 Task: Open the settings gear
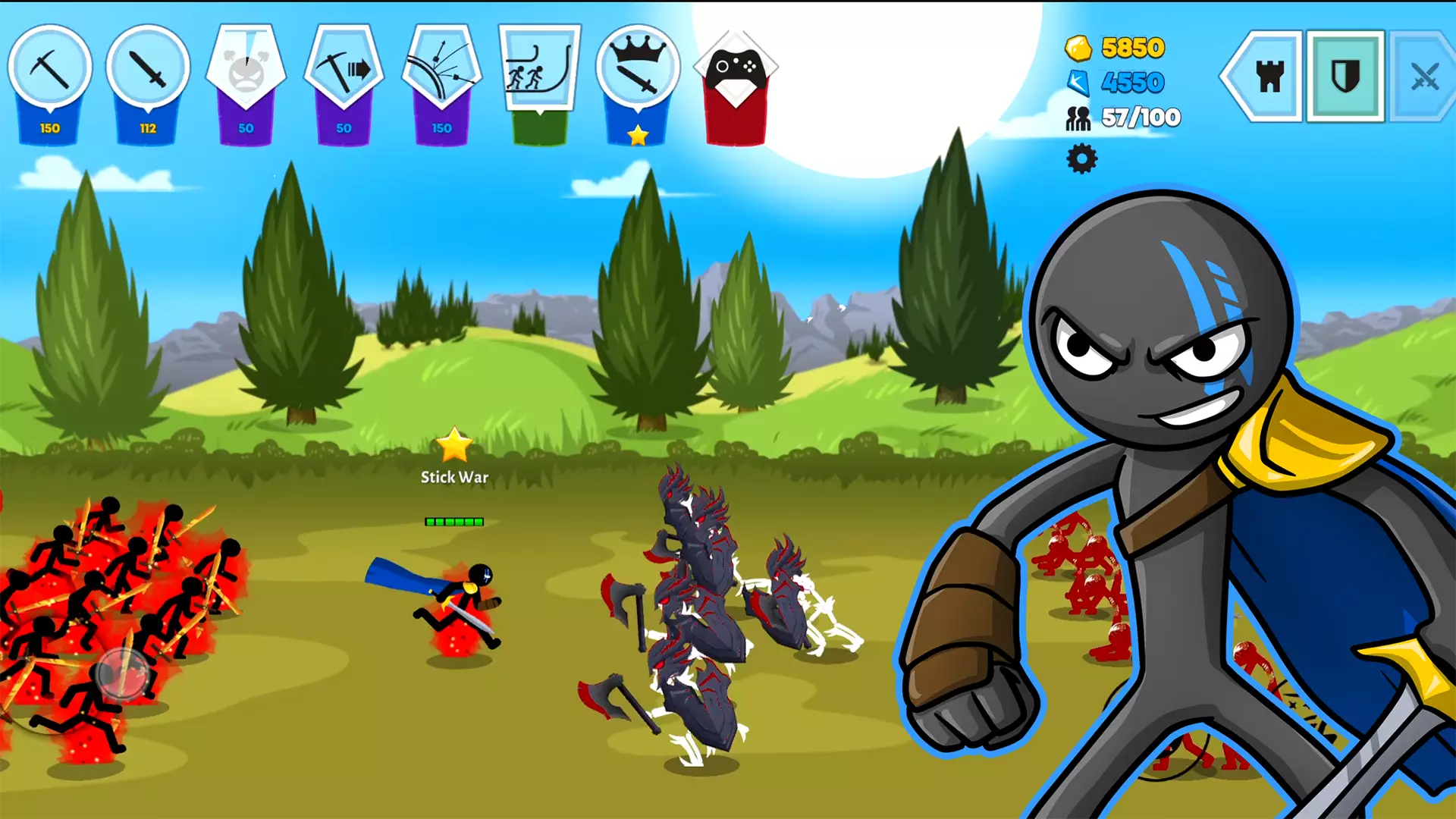pos(1080,159)
